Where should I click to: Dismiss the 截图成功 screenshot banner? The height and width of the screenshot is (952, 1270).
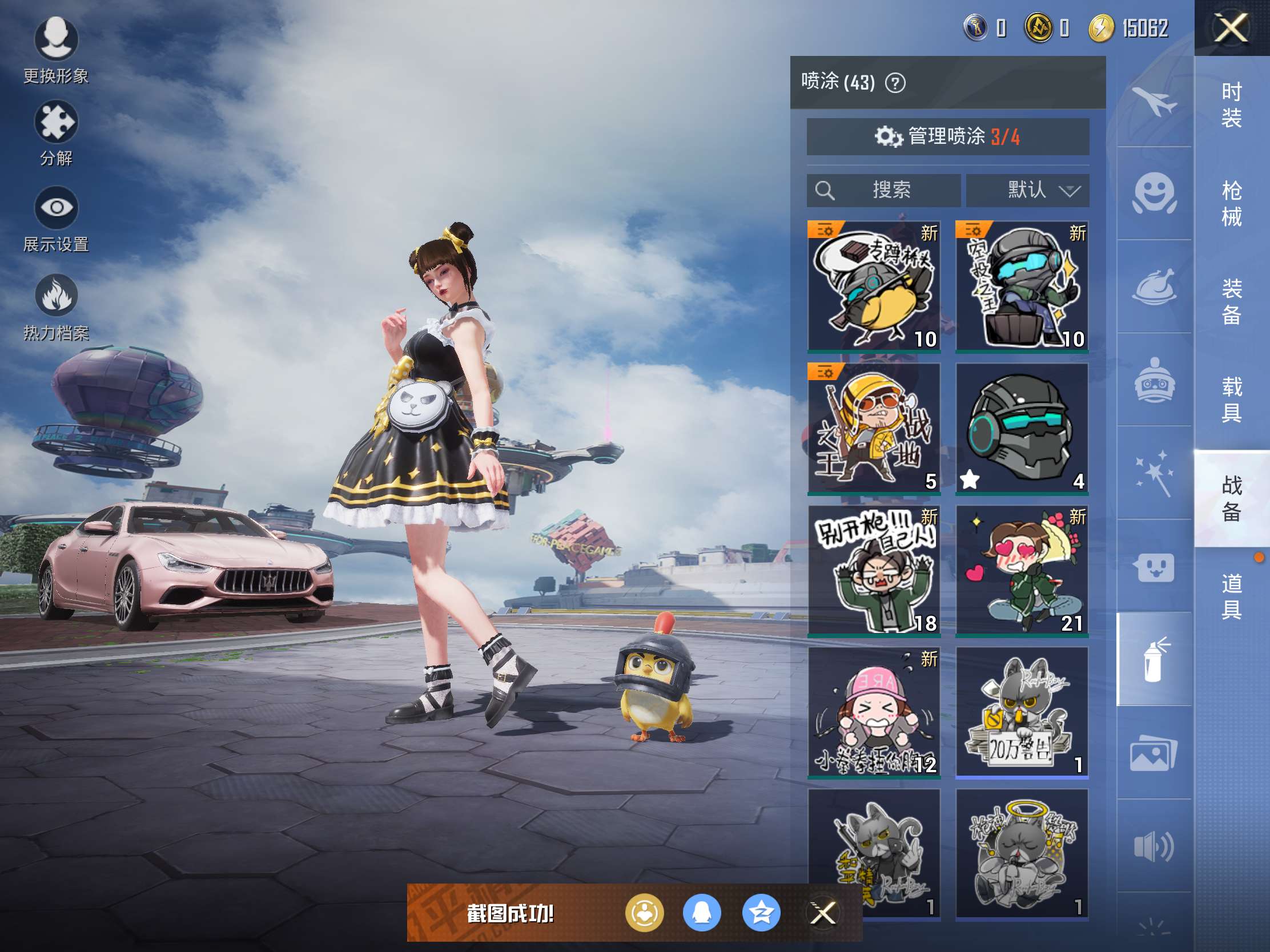(822, 913)
